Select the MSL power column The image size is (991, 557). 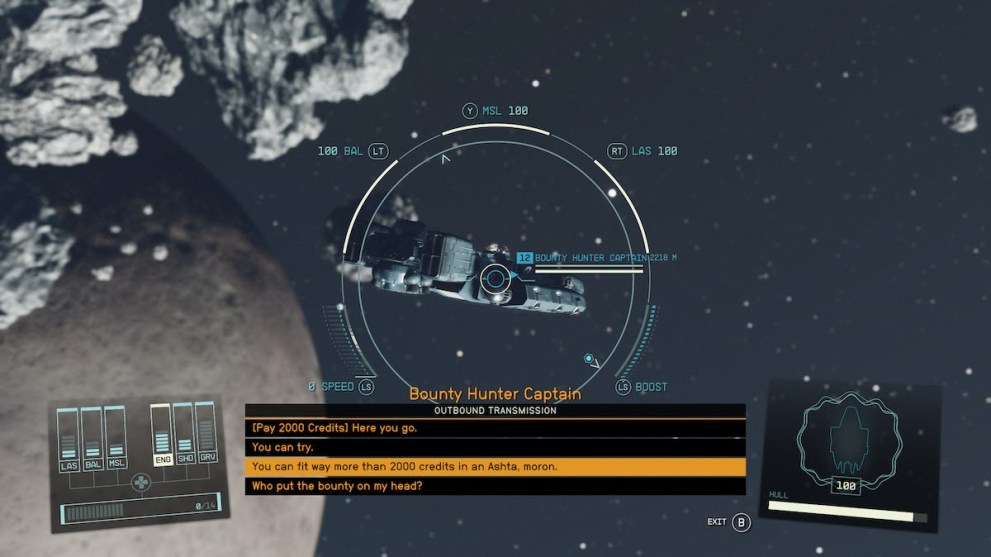(116, 438)
